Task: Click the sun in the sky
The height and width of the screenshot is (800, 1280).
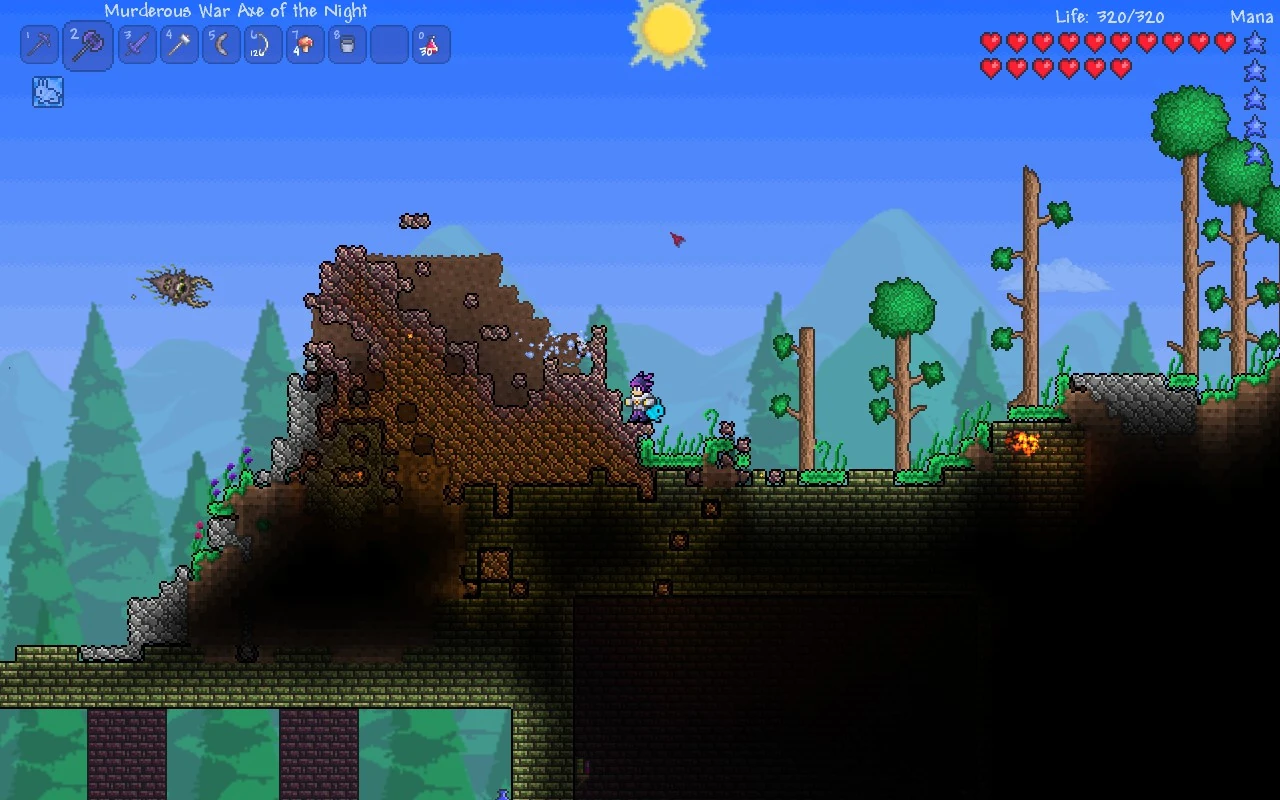Action: point(668,30)
